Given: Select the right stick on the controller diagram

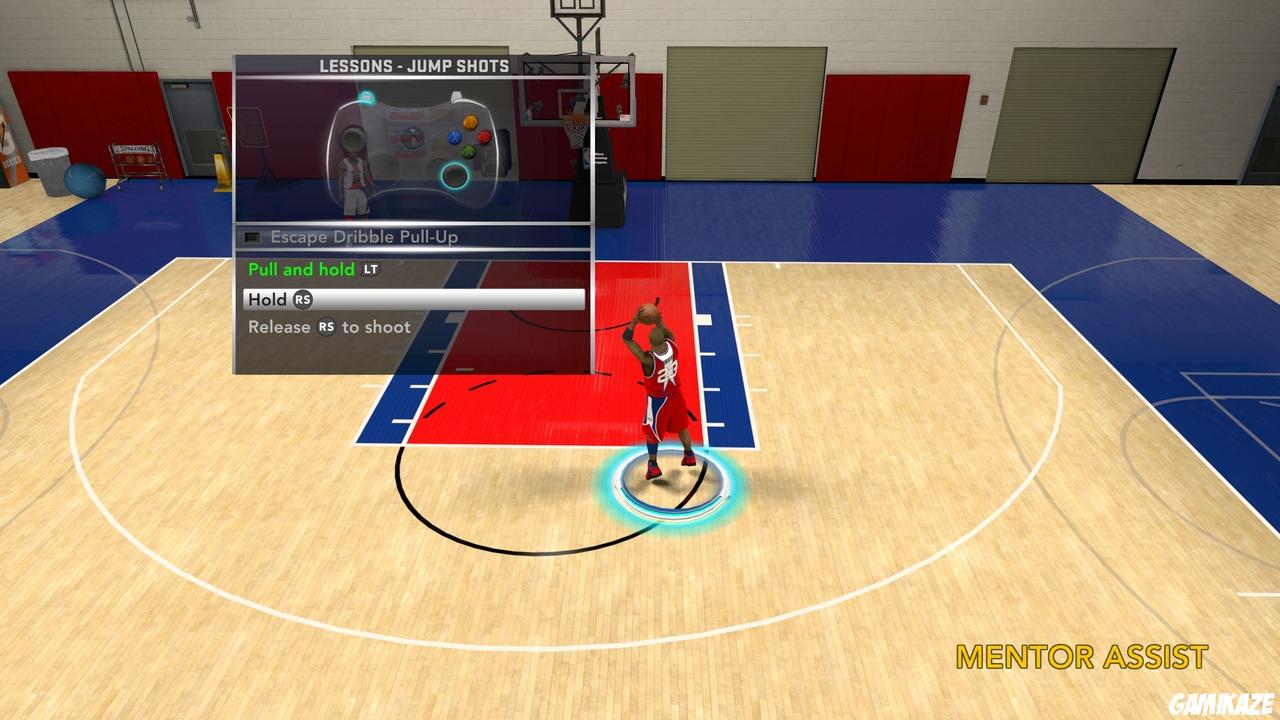Looking at the screenshot, I should click(x=454, y=175).
